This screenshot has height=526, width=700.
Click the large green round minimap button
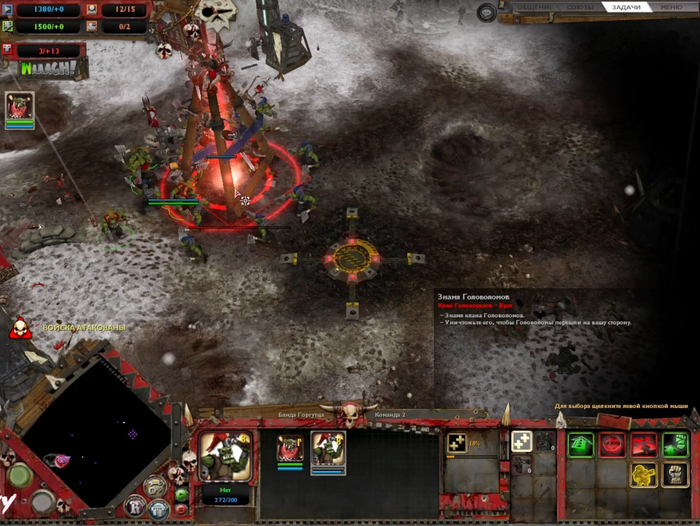pos(20,474)
